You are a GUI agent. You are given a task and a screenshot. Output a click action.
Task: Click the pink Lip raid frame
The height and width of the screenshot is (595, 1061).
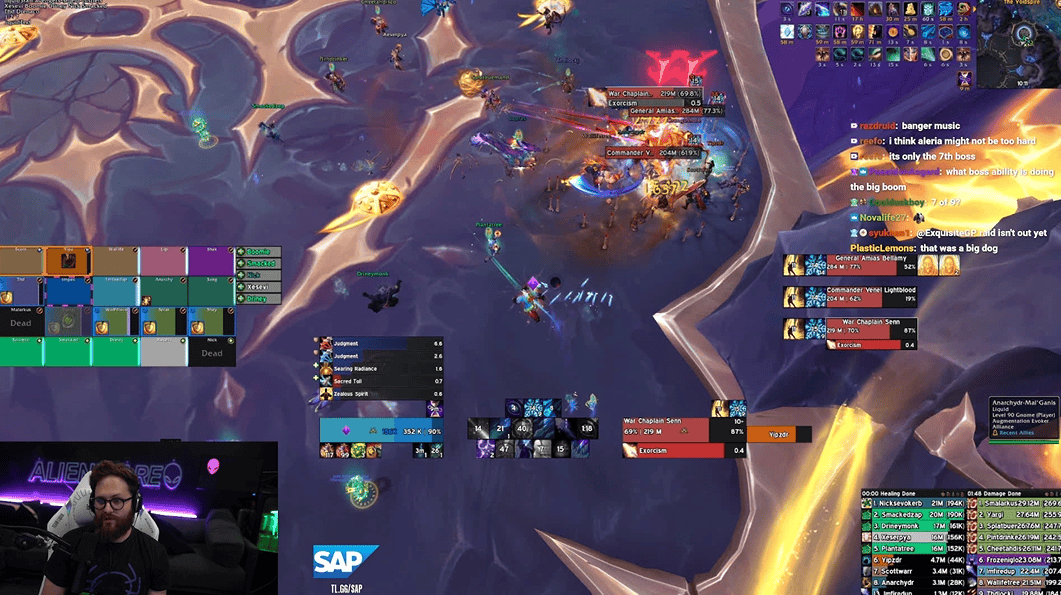(x=163, y=261)
